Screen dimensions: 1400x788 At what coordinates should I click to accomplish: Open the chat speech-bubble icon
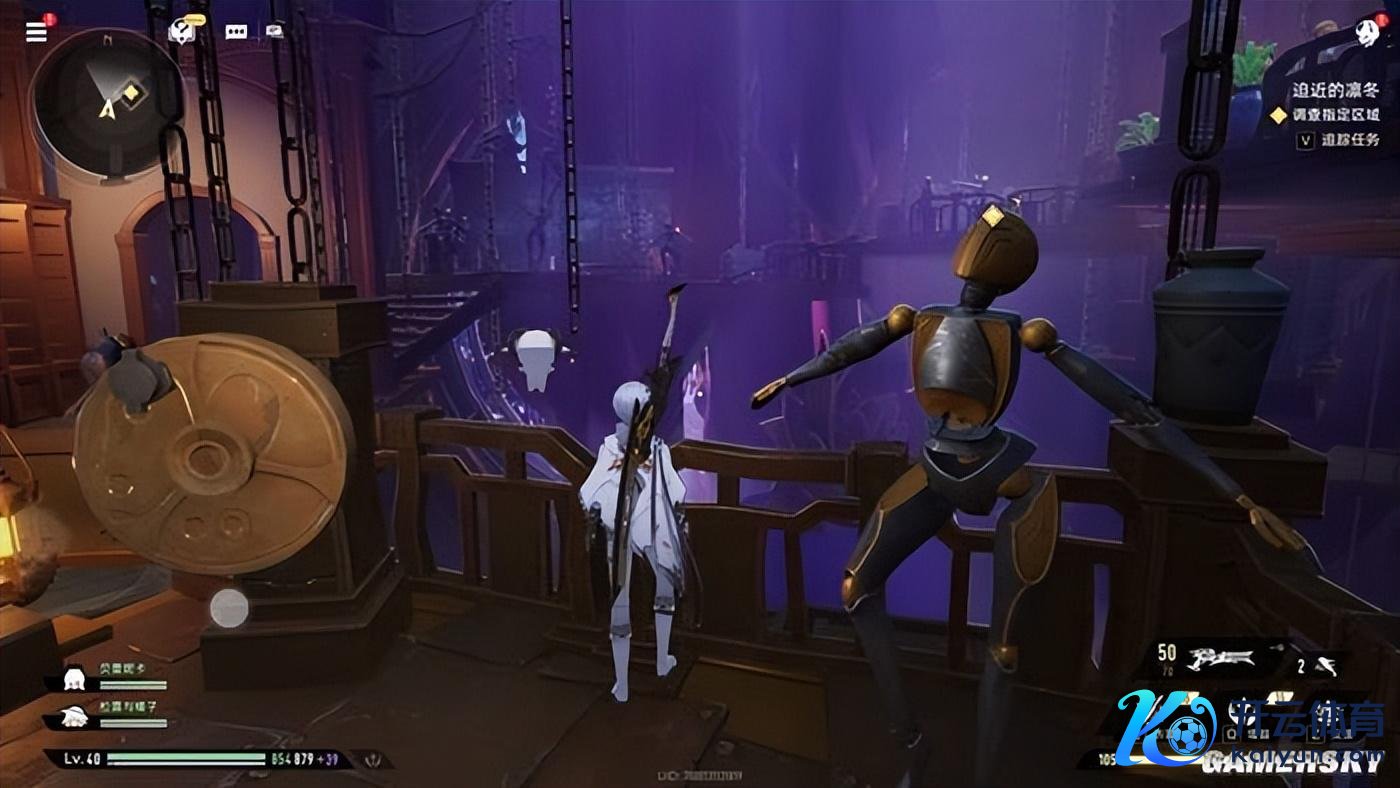click(x=236, y=32)
